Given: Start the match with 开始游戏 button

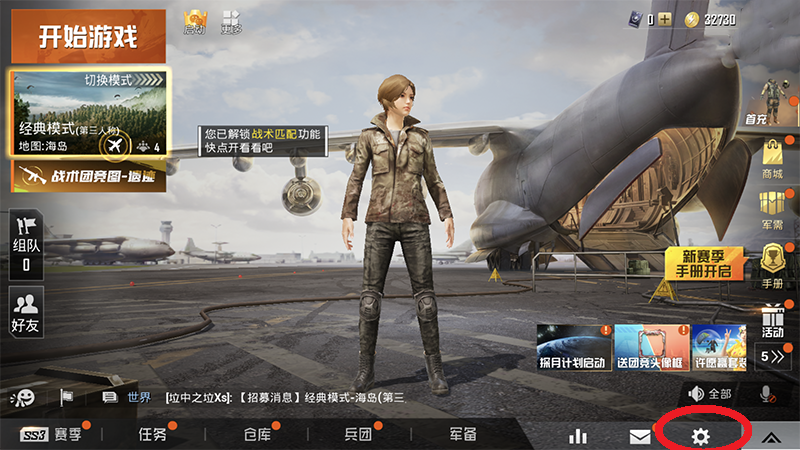Looking at the screenshot, I should click(87, 38).
